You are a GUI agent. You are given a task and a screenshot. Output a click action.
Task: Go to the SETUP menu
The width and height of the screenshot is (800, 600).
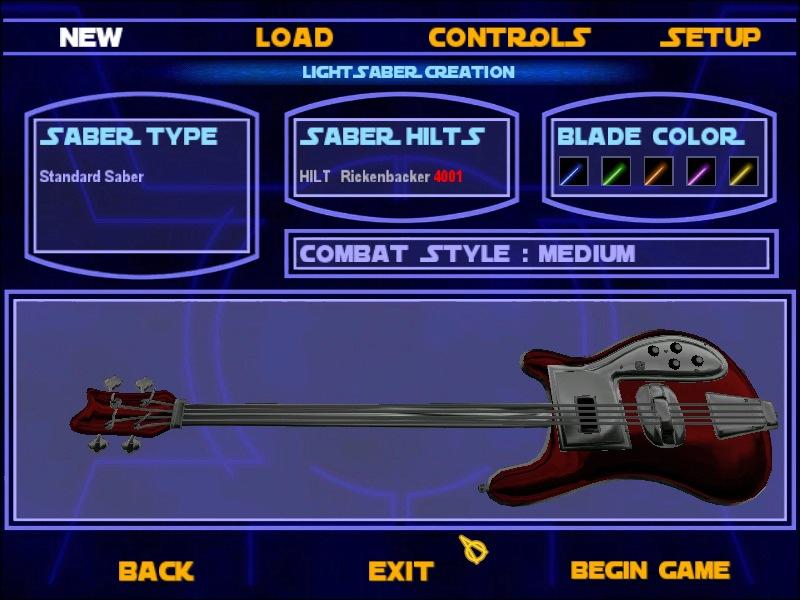coord(711,38)
